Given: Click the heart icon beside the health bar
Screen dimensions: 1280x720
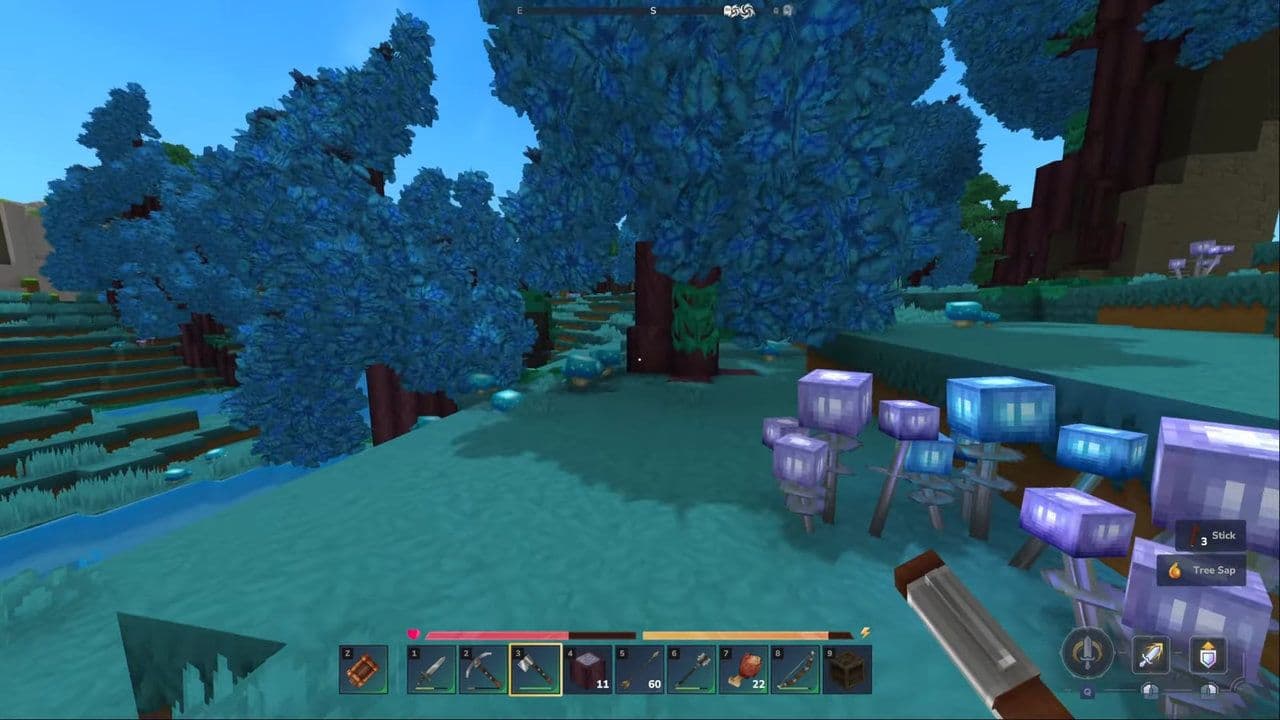Looking at the screenshot, I should [412, 632].
